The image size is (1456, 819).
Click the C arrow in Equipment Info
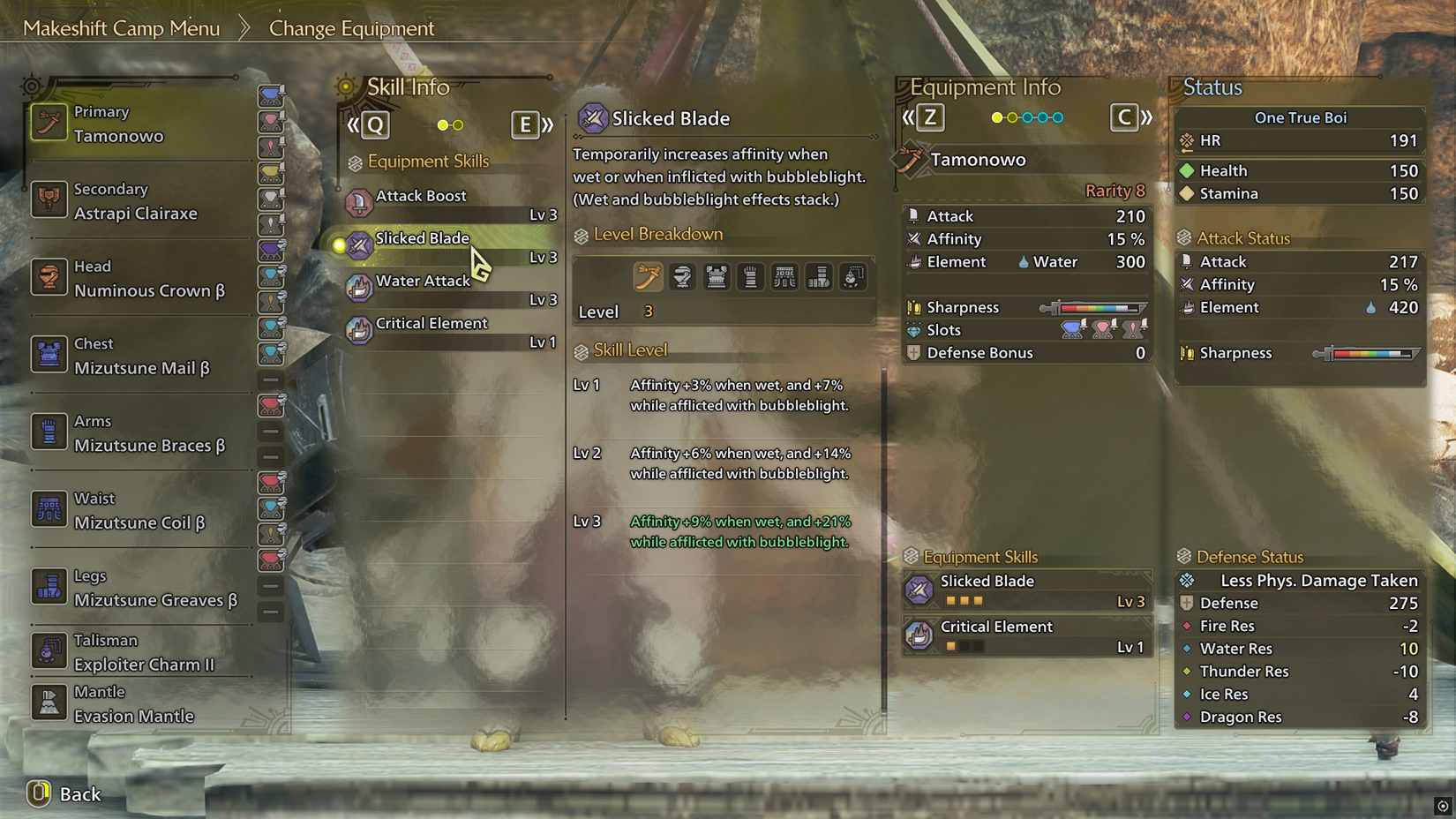pos(1127,116)
